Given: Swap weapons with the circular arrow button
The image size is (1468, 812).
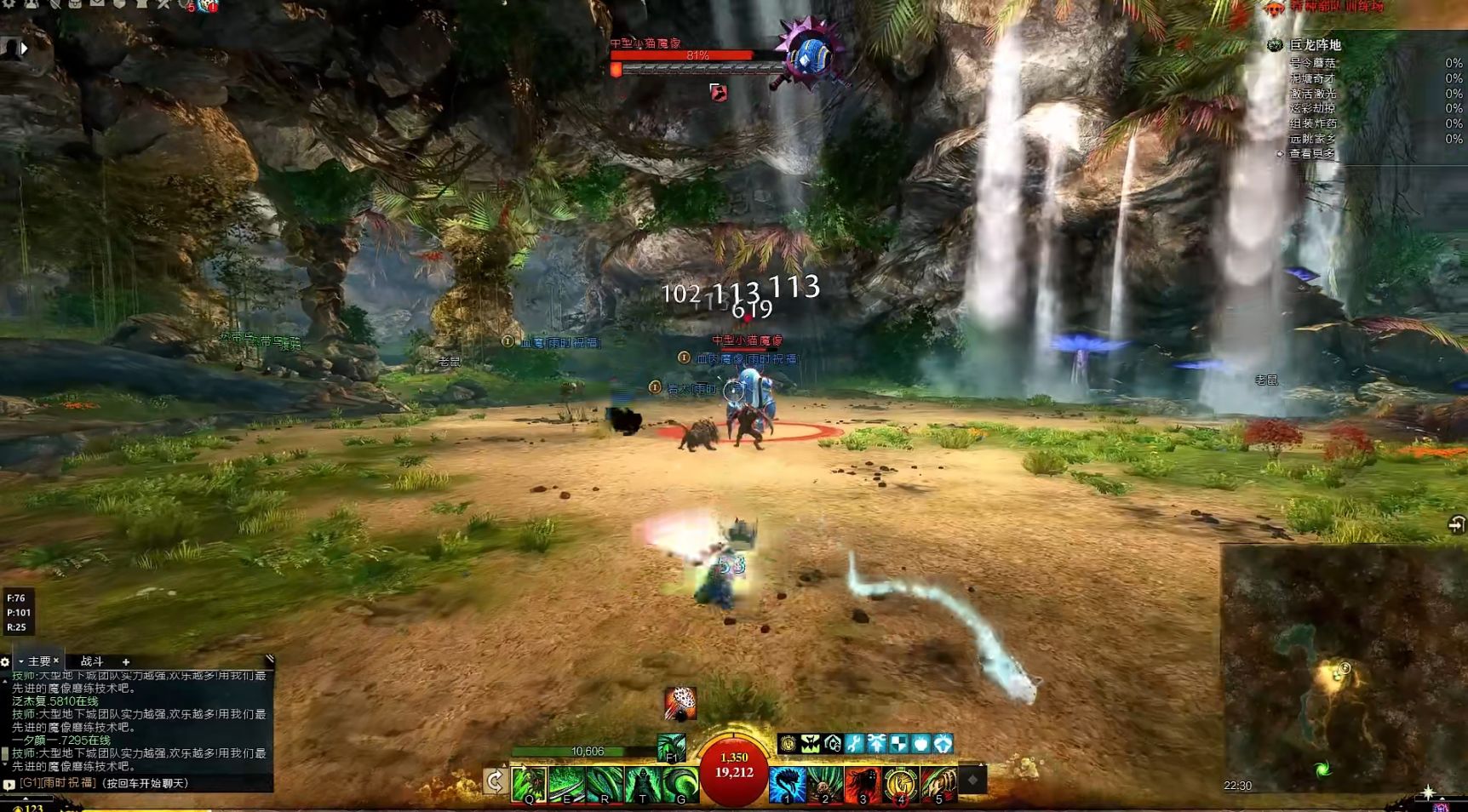Looking at the screenshot, I should click(495, 781).
